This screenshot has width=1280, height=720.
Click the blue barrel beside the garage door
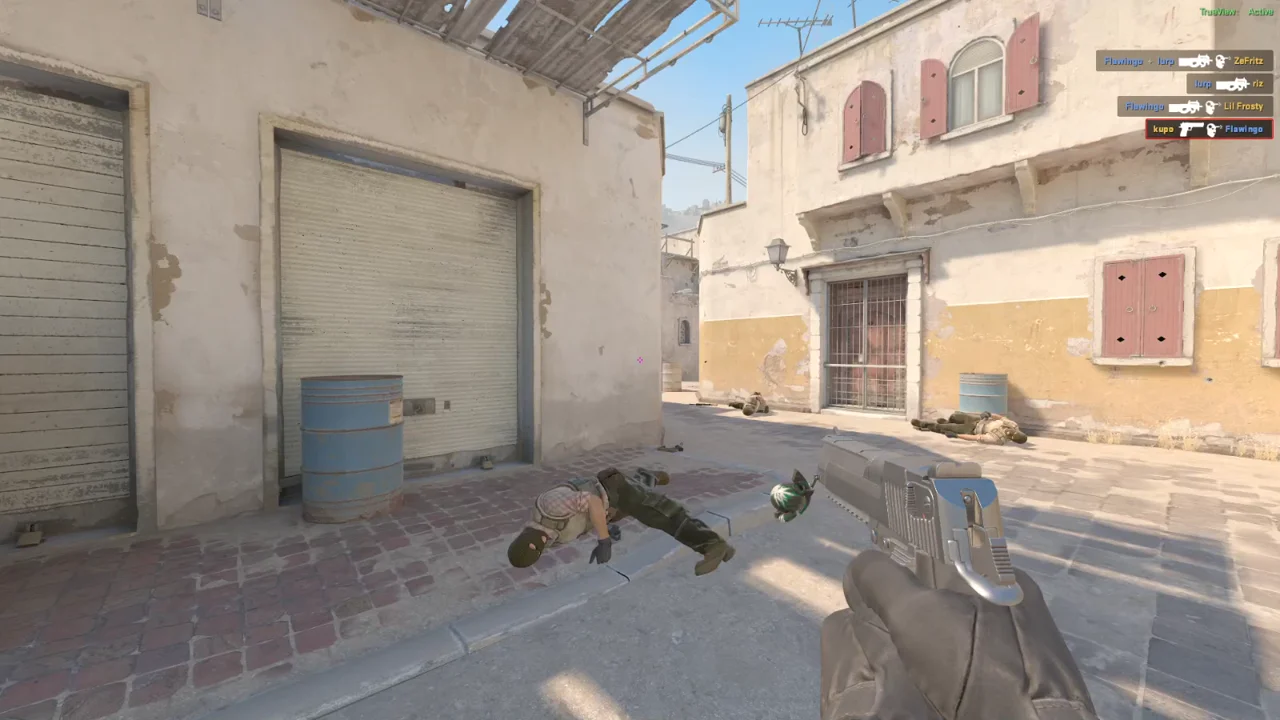click(x=349, y=450)
